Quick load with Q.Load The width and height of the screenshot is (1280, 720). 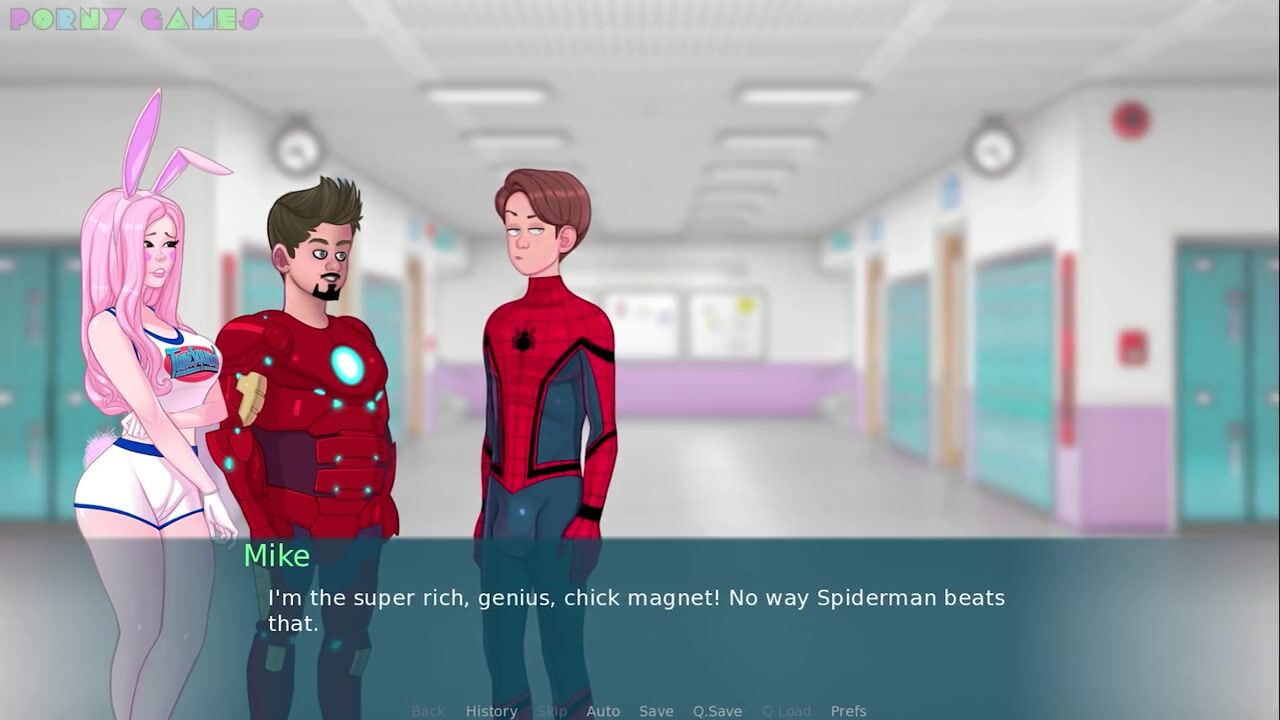tap(786, 711)
